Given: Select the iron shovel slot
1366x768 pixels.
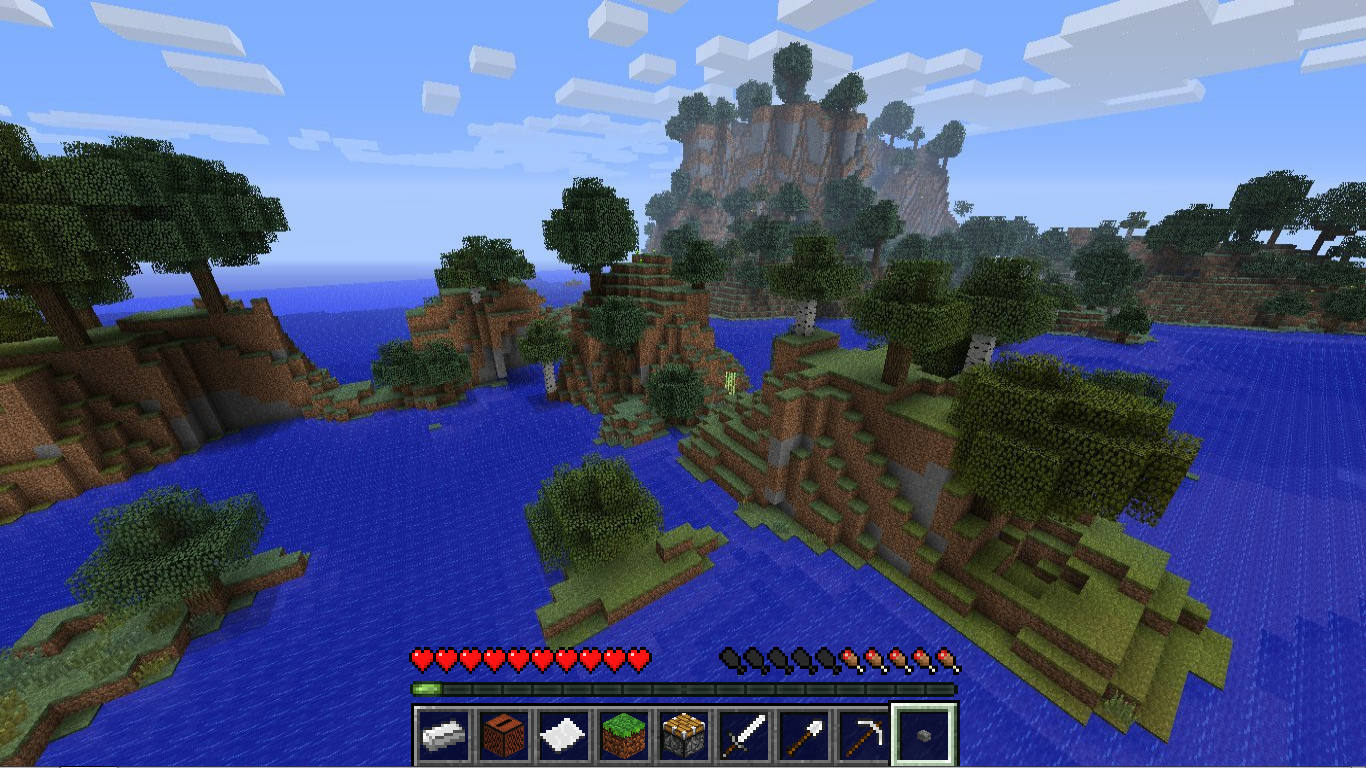Looking at the screenshot, I should [804, 736].
